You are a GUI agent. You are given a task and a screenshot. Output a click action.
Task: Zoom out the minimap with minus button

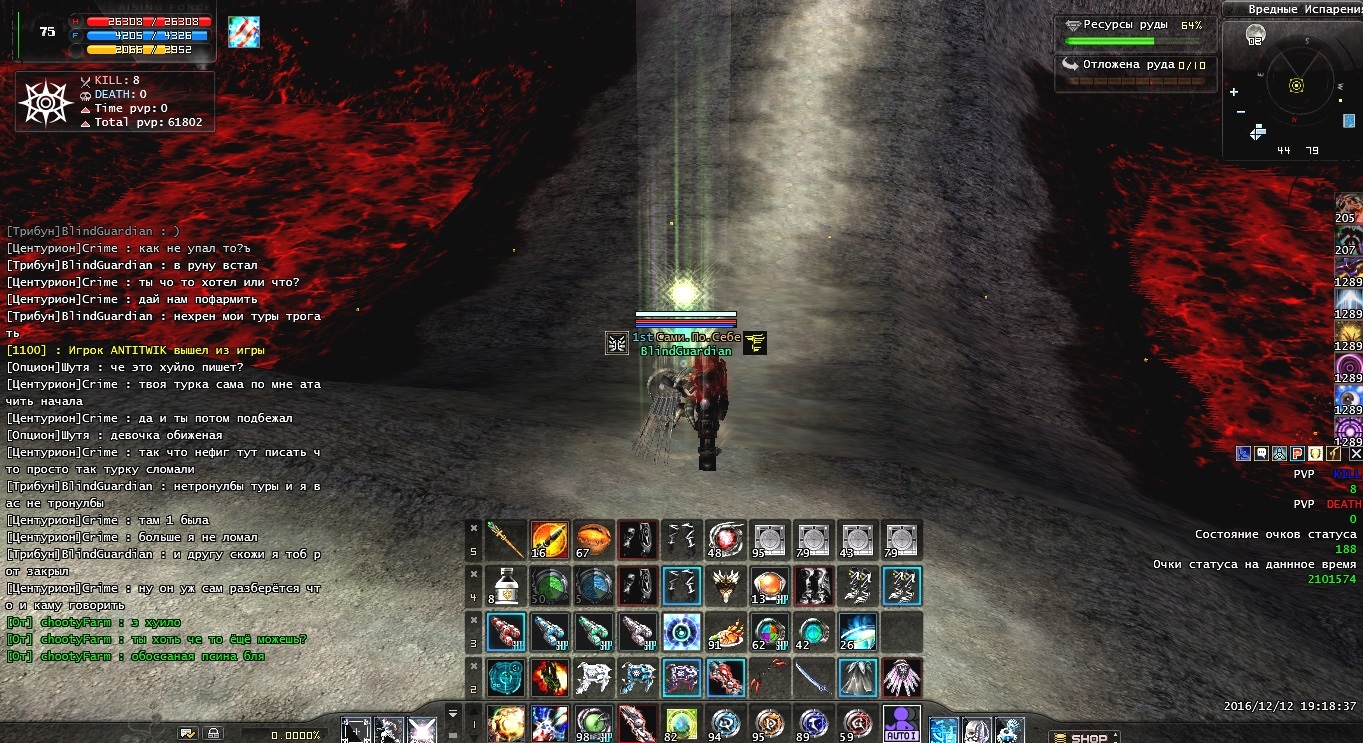pos(1240,111)
